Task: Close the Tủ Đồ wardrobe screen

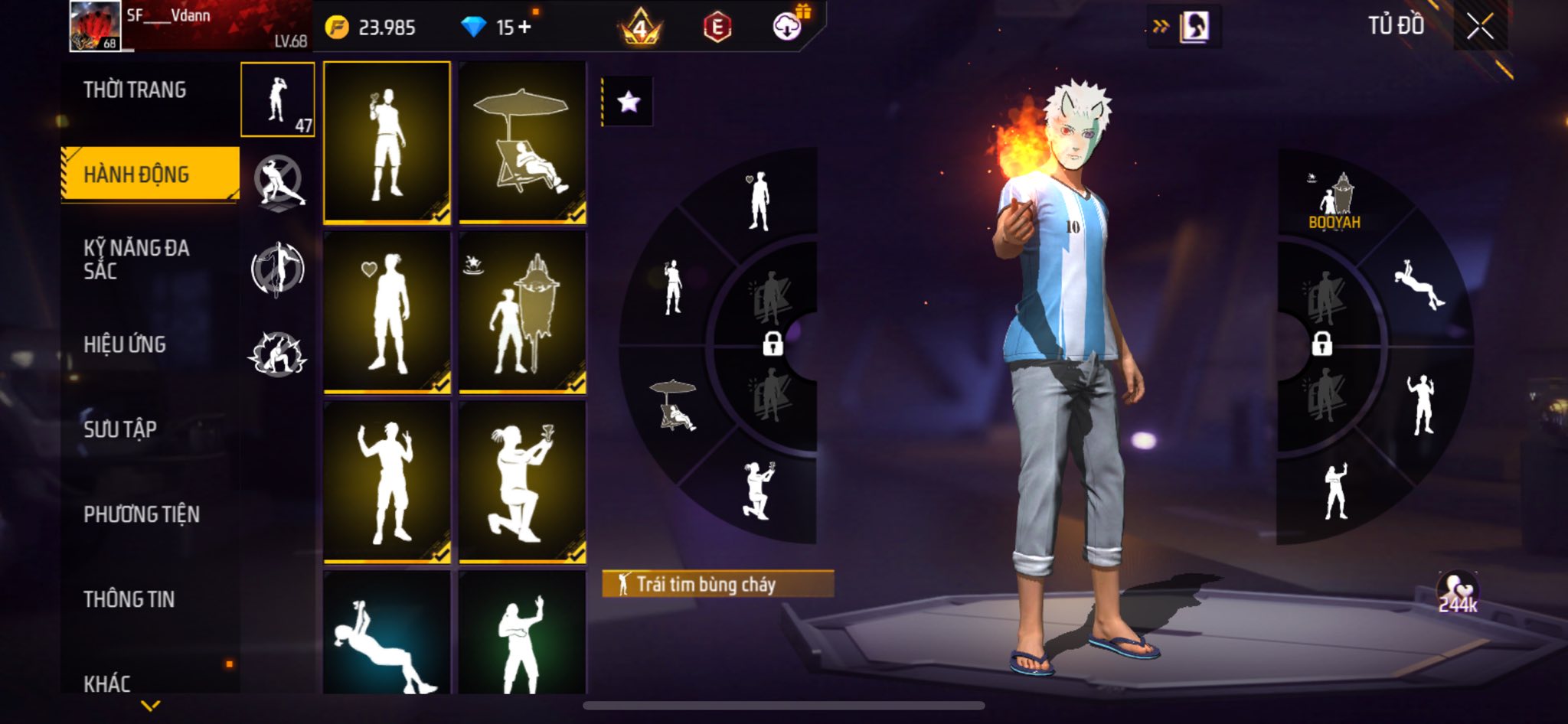Action: [x=1480, y=27]
